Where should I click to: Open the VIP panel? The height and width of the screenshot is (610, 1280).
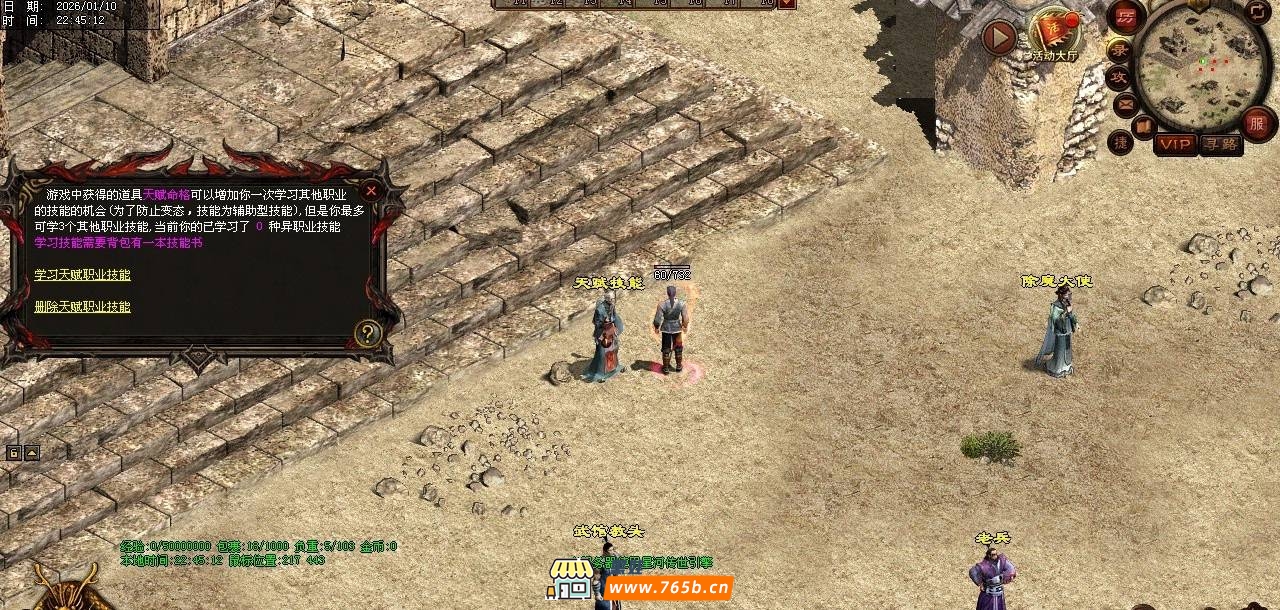point(1176,144)
